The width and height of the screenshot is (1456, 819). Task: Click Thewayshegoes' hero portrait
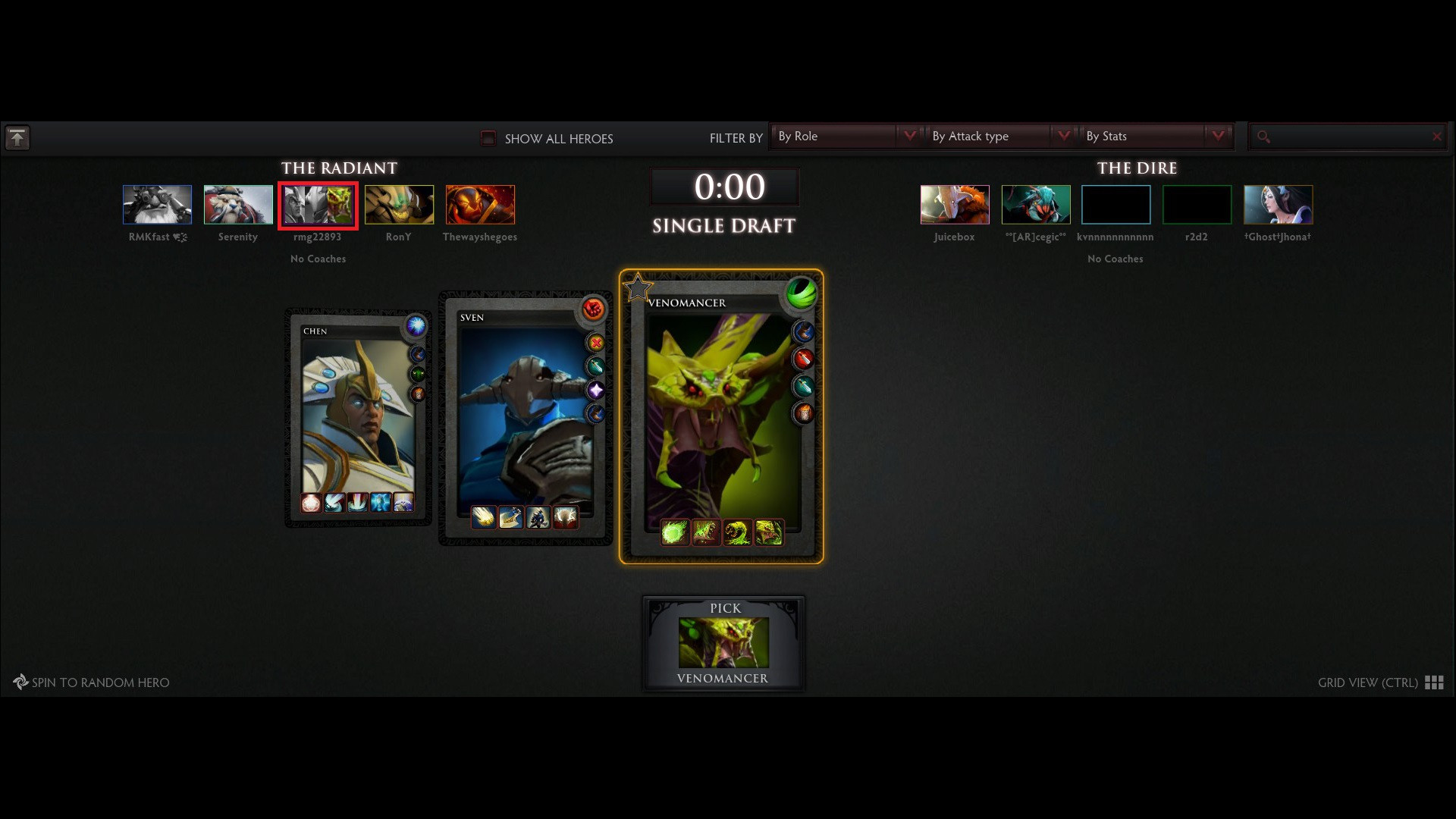[480, 205]
